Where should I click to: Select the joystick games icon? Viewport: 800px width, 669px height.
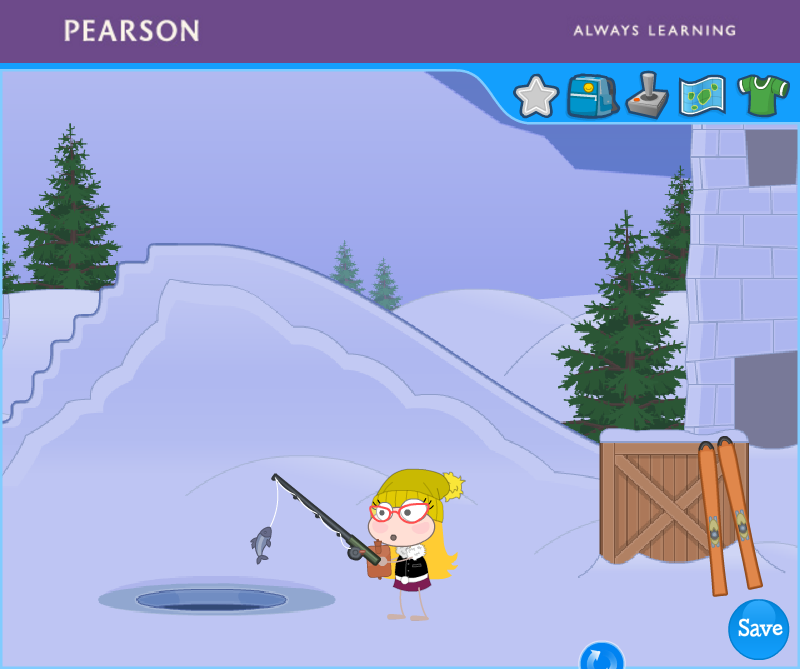(x=647, y=96)
